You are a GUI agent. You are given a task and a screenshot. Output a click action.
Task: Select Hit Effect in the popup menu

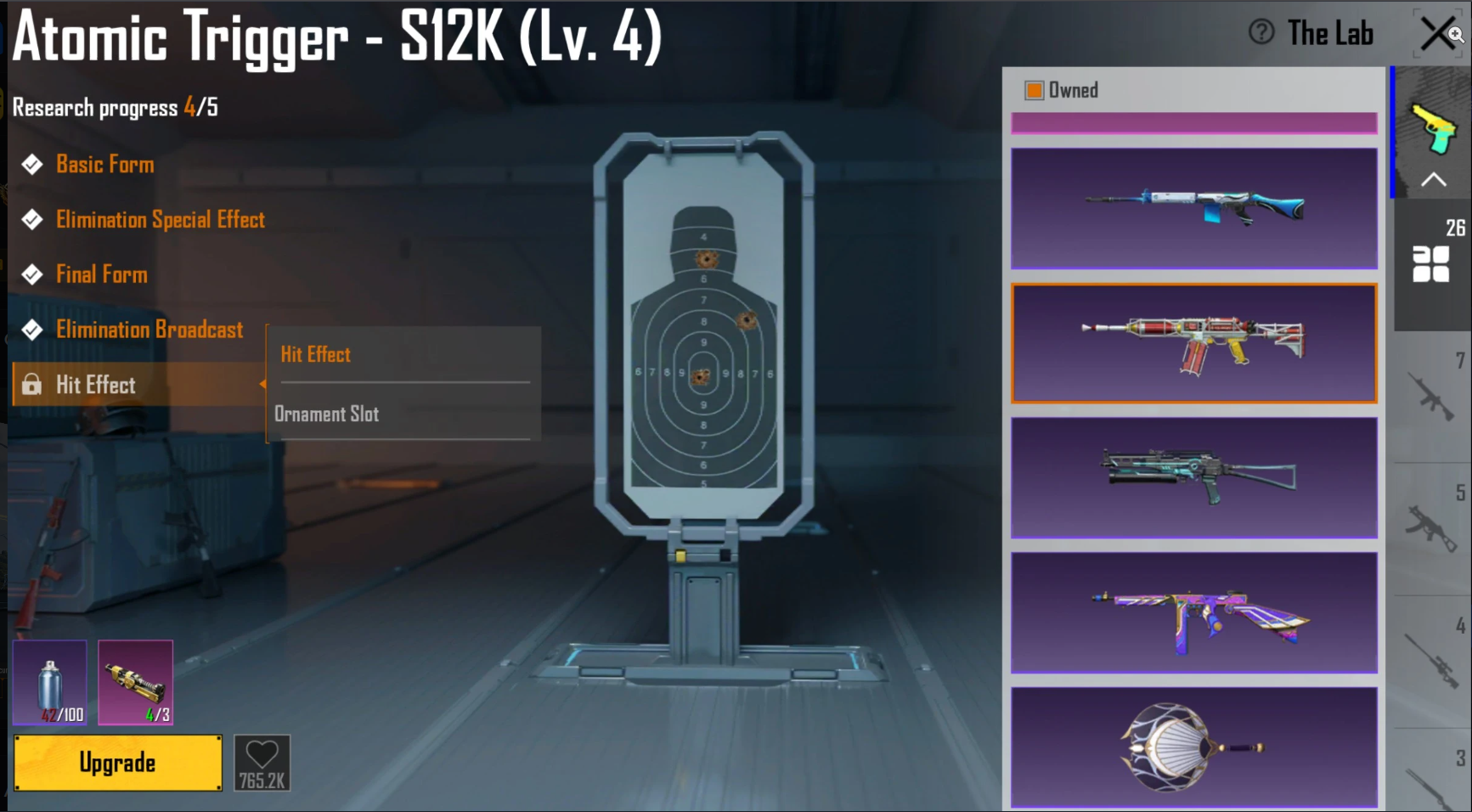click(x=315, y=354)
